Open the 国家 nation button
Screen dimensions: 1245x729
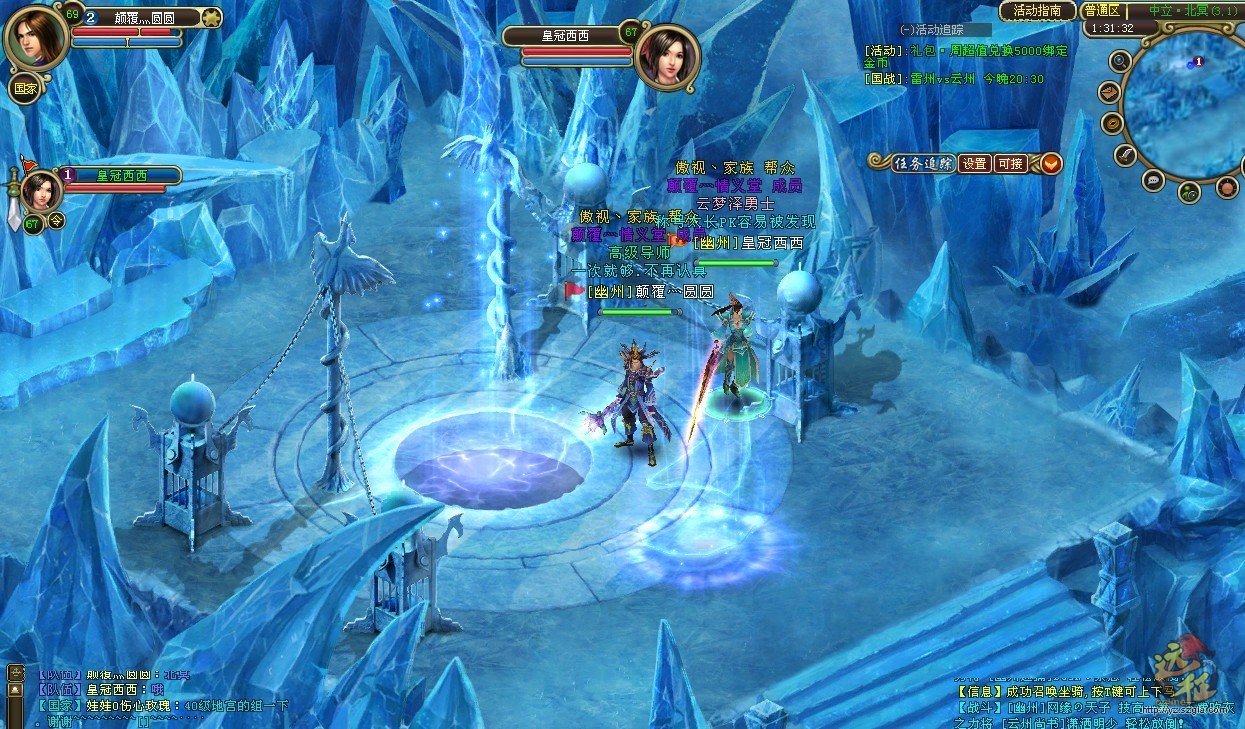24,87
